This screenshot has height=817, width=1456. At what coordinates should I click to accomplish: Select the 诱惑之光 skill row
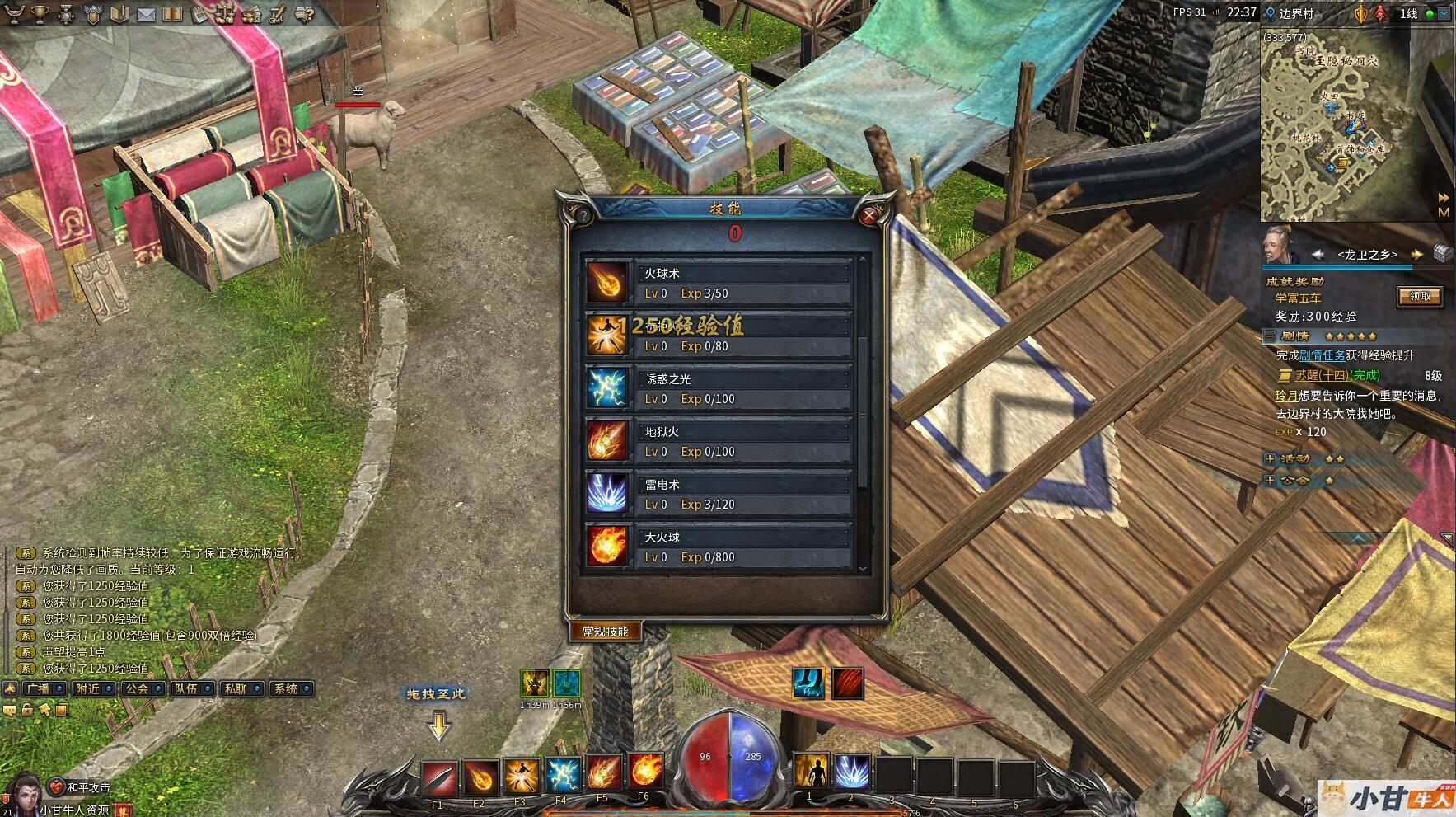tap(717, 387)
